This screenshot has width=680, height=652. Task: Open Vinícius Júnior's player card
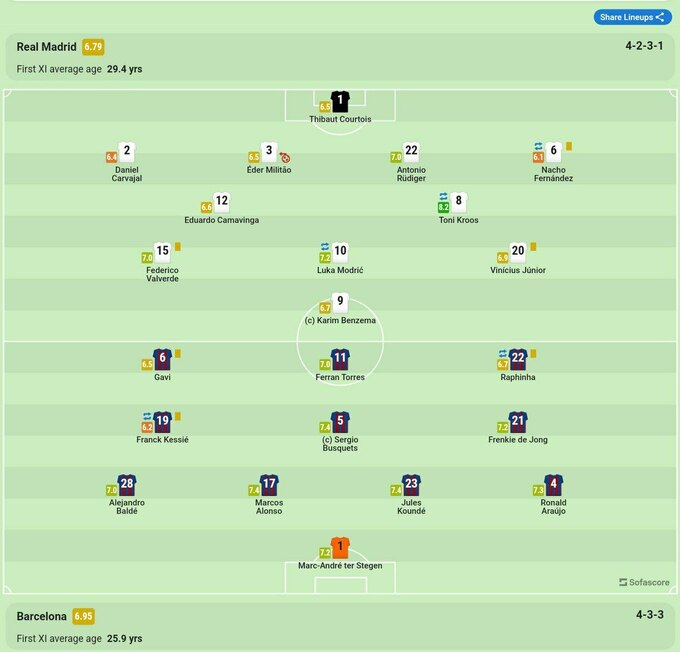coord(518,253)
